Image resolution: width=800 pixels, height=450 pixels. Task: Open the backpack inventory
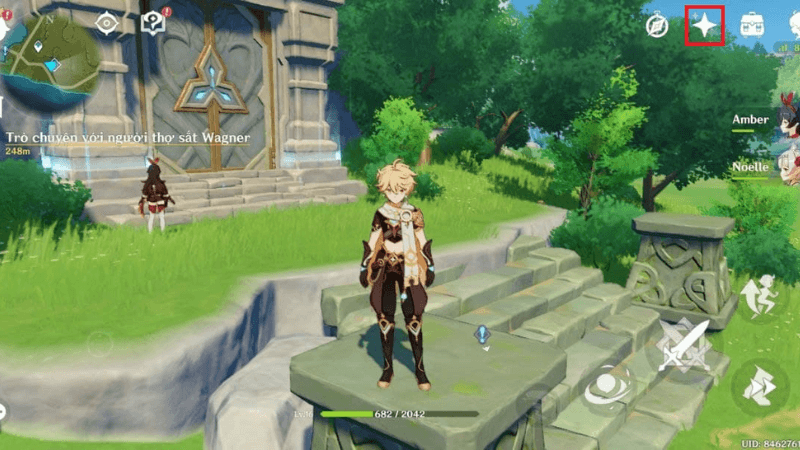(753, 26)
